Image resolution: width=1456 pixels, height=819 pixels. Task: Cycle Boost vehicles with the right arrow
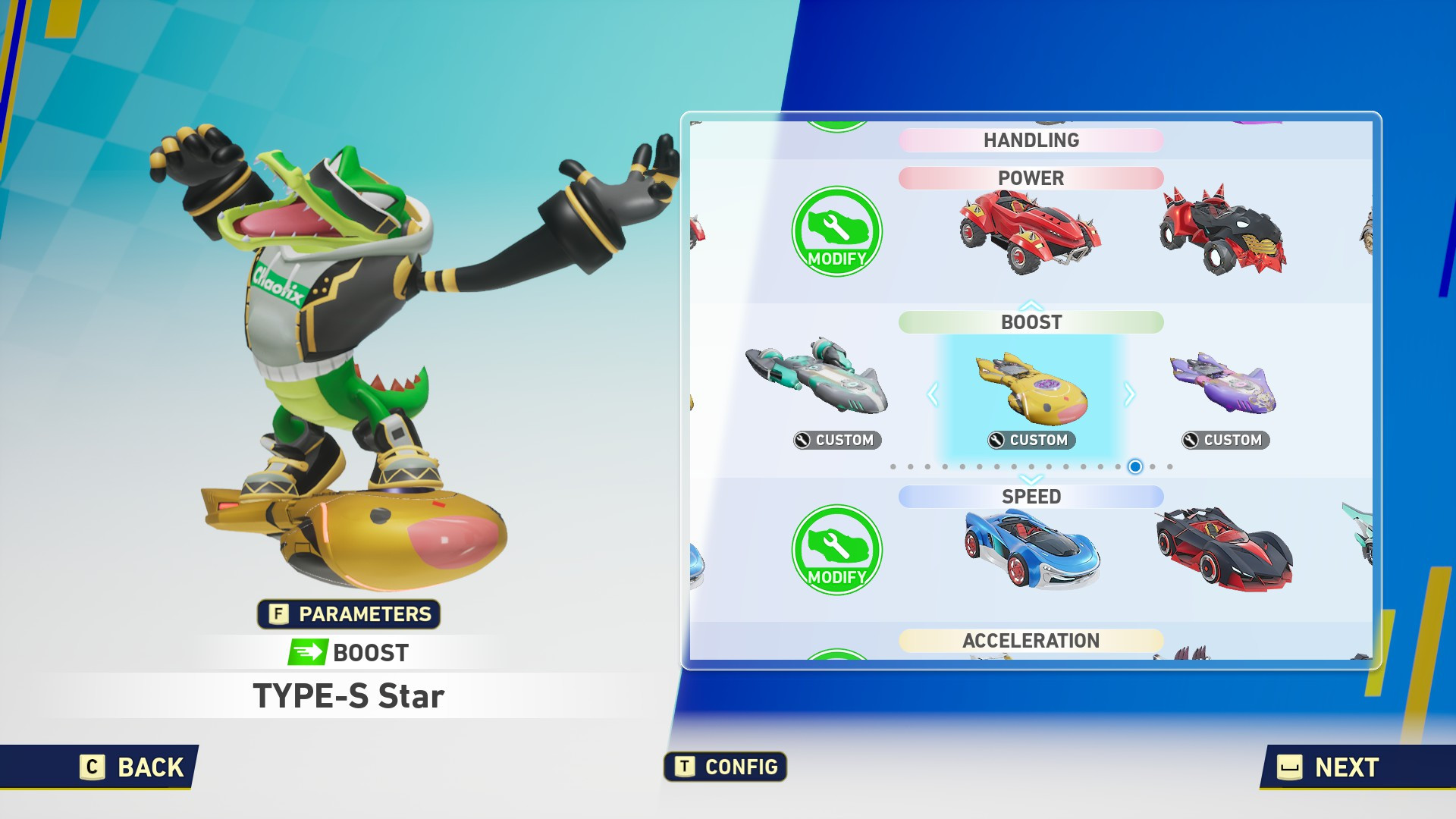point(1129,394)
